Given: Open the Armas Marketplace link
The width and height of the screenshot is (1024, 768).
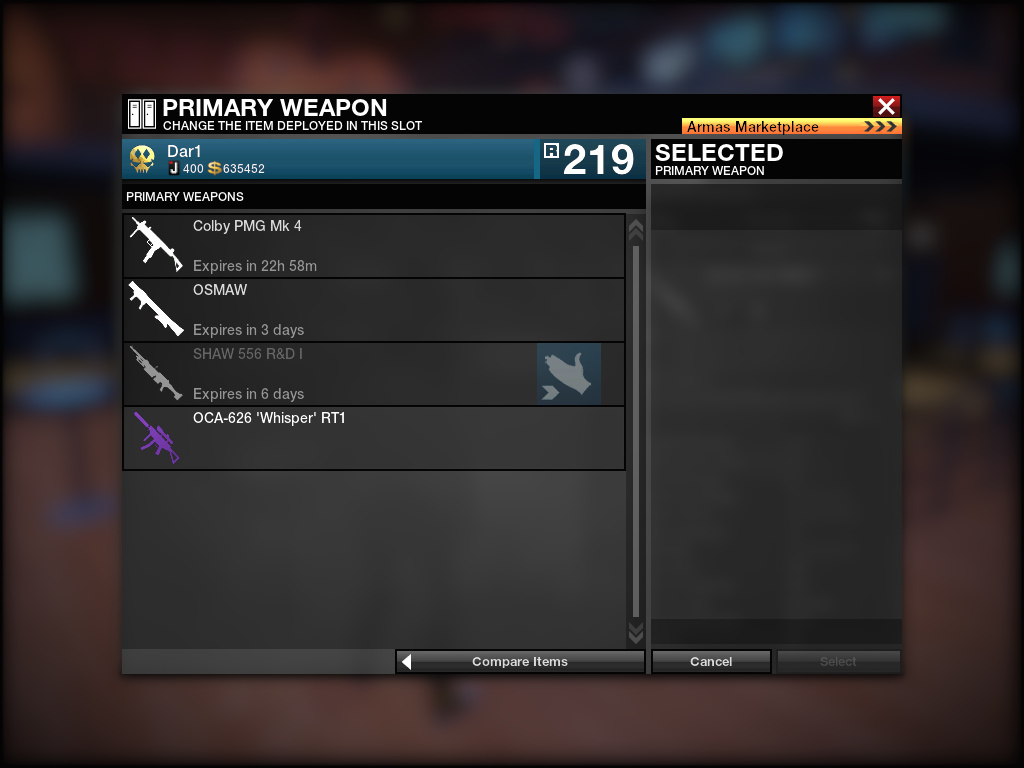Looking at the screenshot, I should pos(791,127).
